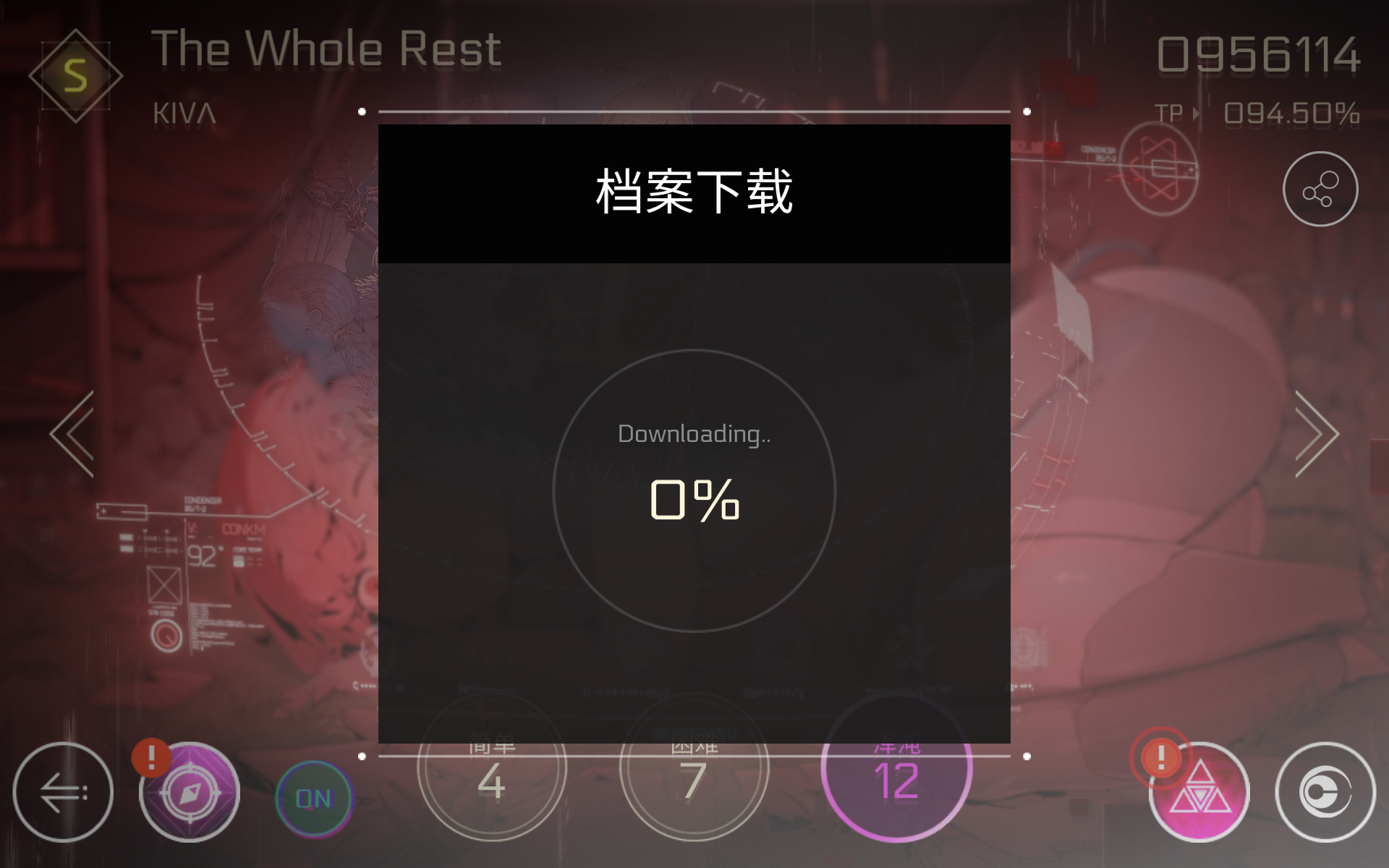
Task: Click the score 0956114 display
Action: point(1259,54)
